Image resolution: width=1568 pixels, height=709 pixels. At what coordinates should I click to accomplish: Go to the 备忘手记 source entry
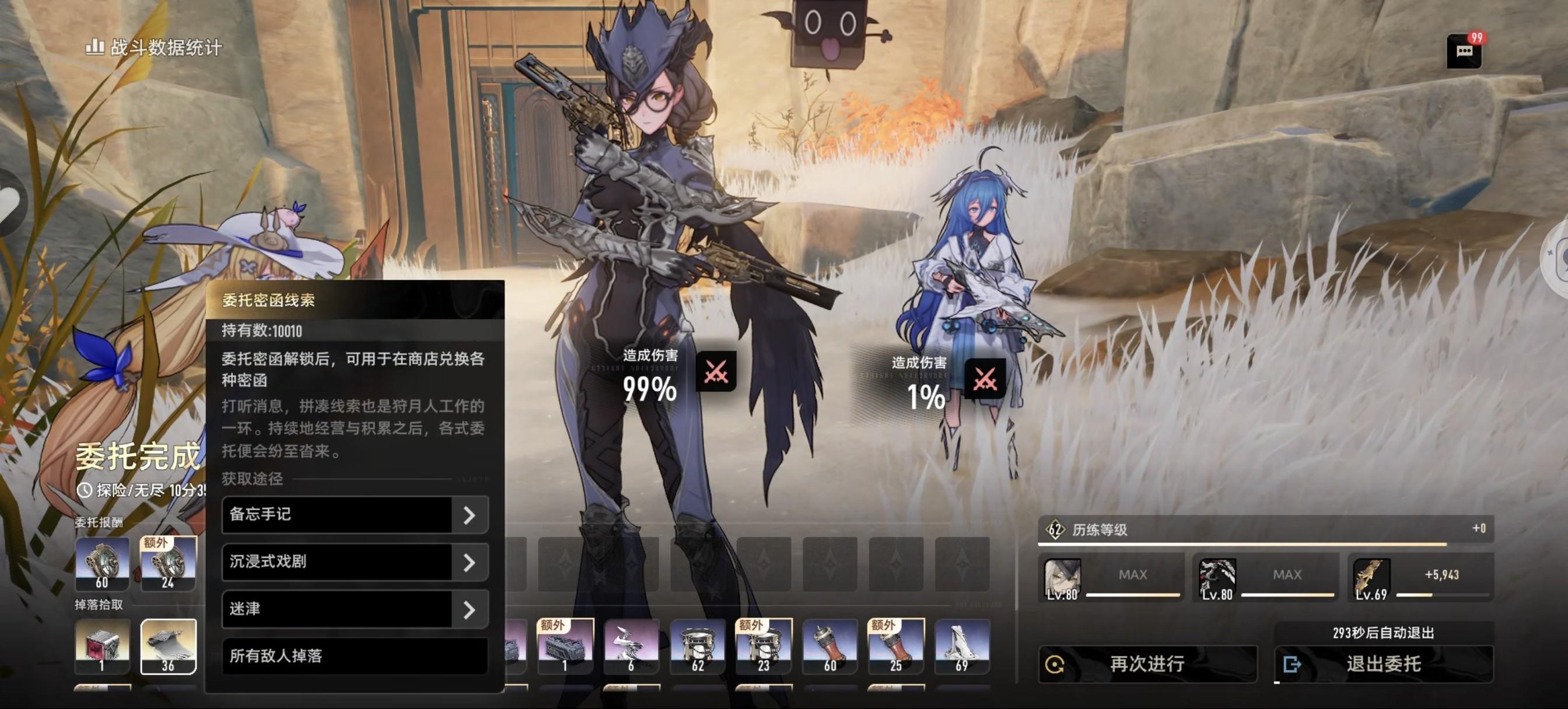tap(355, 515)
